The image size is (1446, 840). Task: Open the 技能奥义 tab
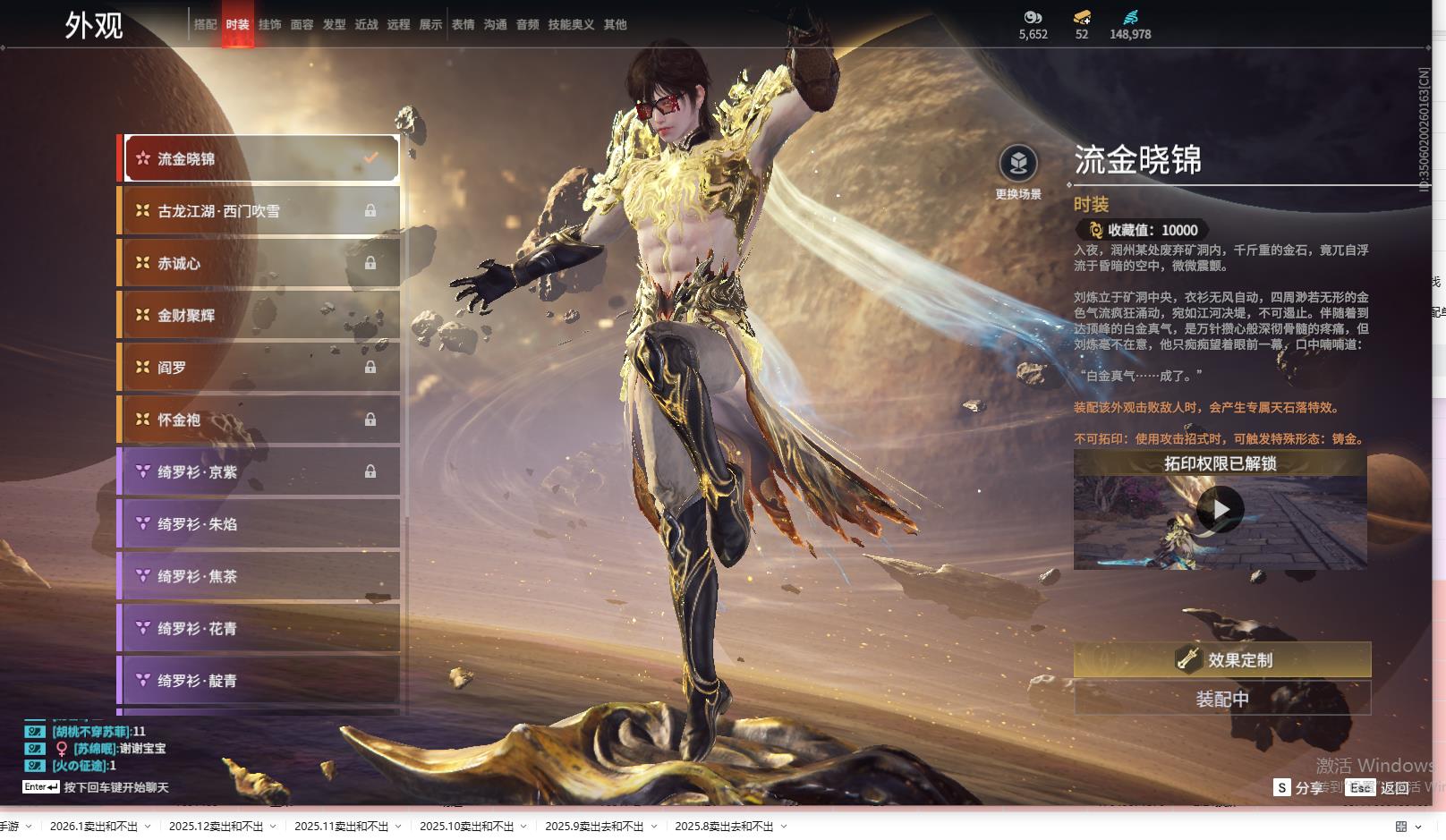point(571,25)
